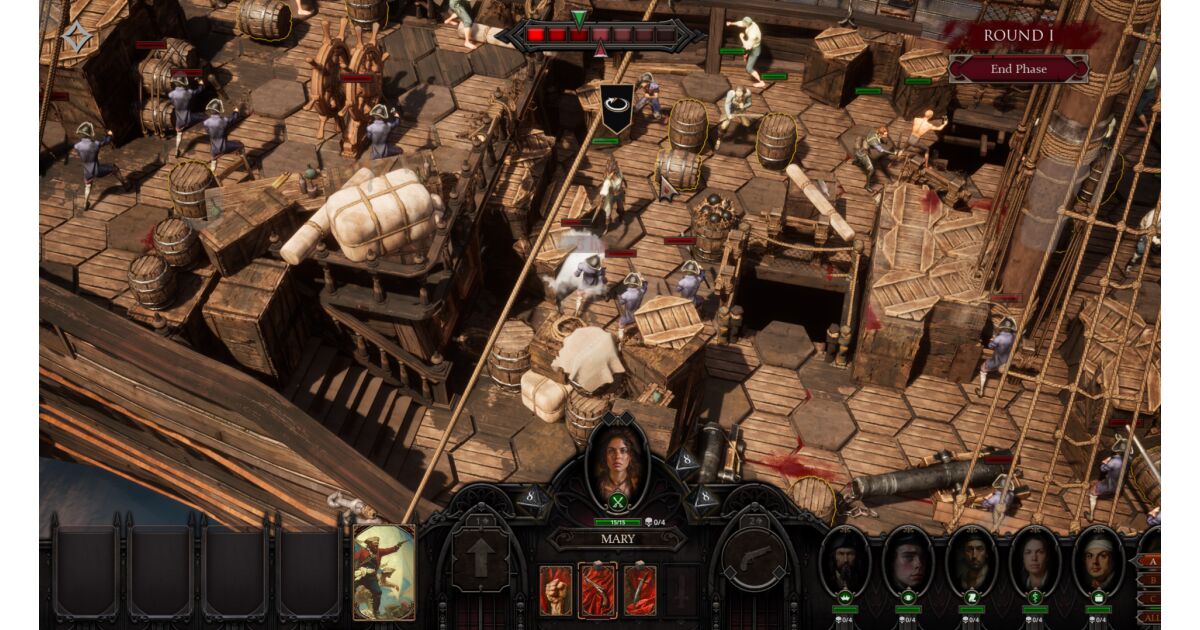End the current phase
This screenshot has width=1200, height=630.
pyautogui.click(x=1017, y=69)
